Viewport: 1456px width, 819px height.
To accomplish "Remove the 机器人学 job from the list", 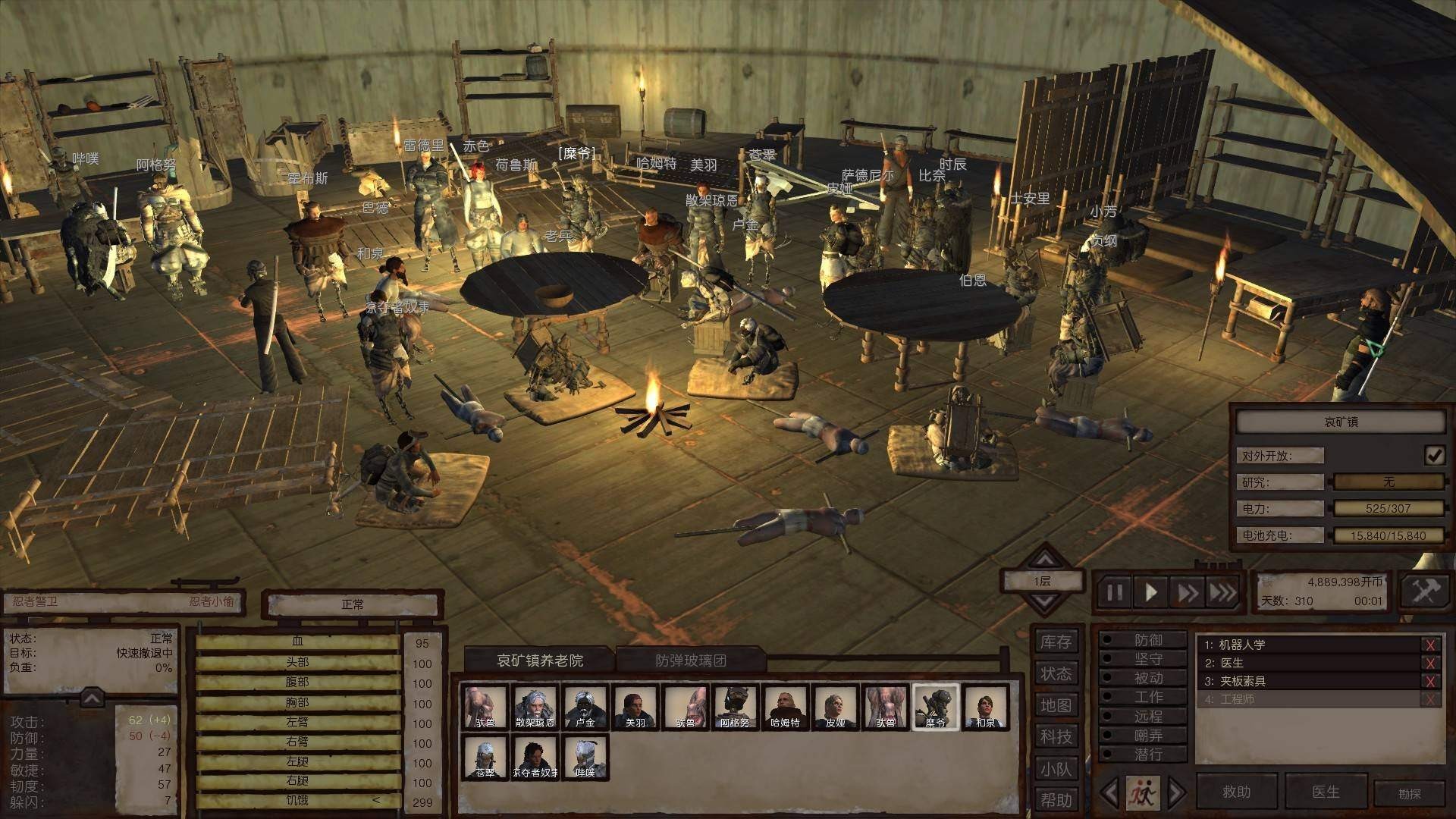I will 1430,645.
